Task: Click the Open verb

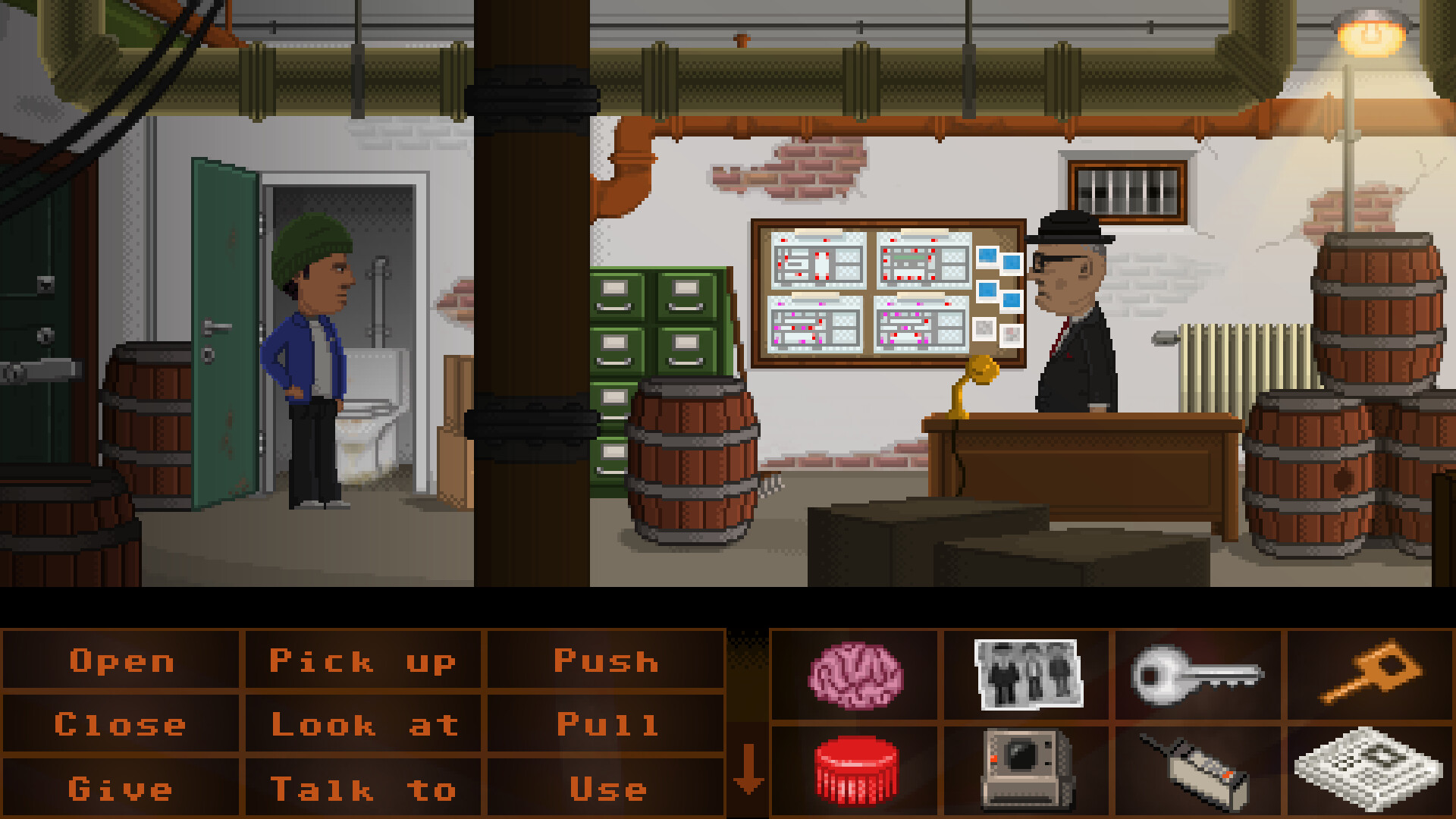Action: coord(121,661)
